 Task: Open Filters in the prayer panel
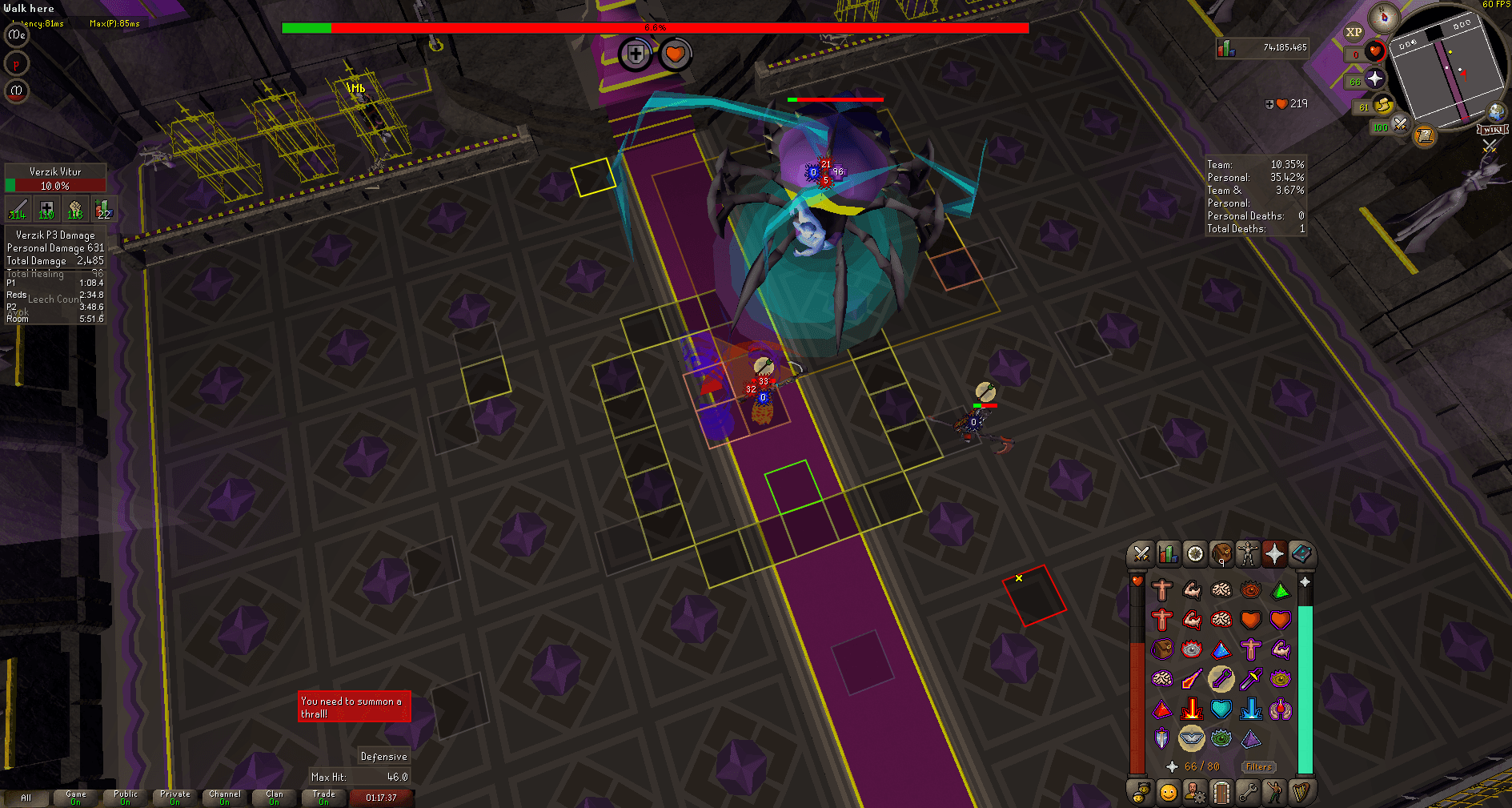click(x=1258, y=766)
